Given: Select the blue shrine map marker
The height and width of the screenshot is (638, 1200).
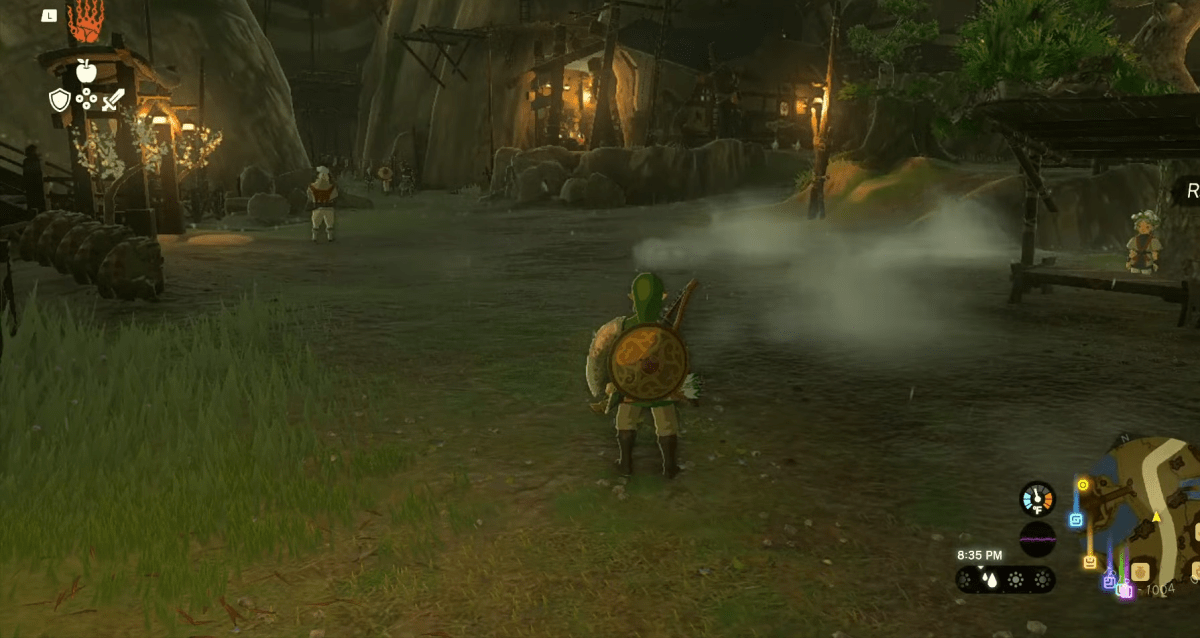Looking at the screenshot, I should [1076, 520].
